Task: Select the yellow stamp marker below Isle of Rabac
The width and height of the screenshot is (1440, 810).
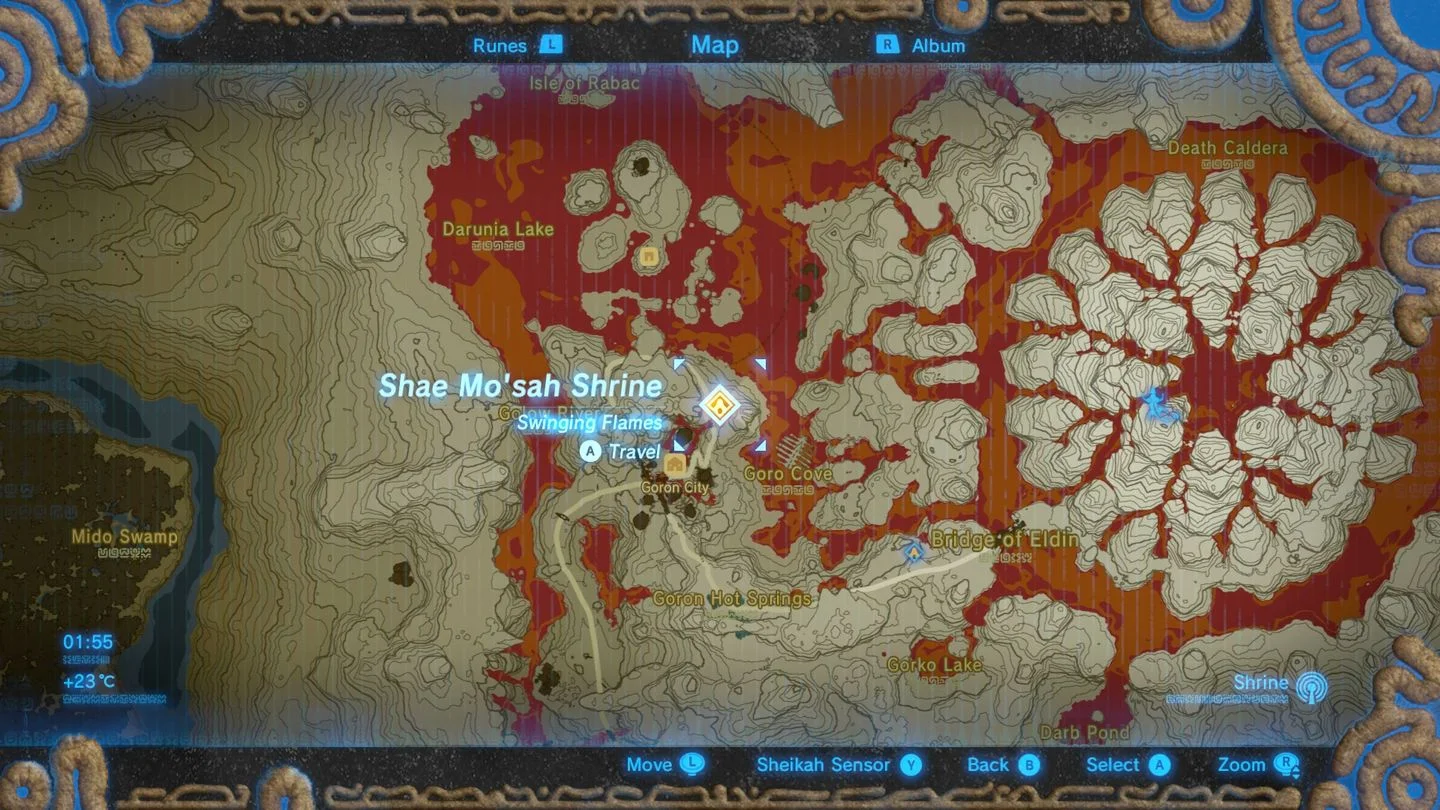Action: pos(647,258)
